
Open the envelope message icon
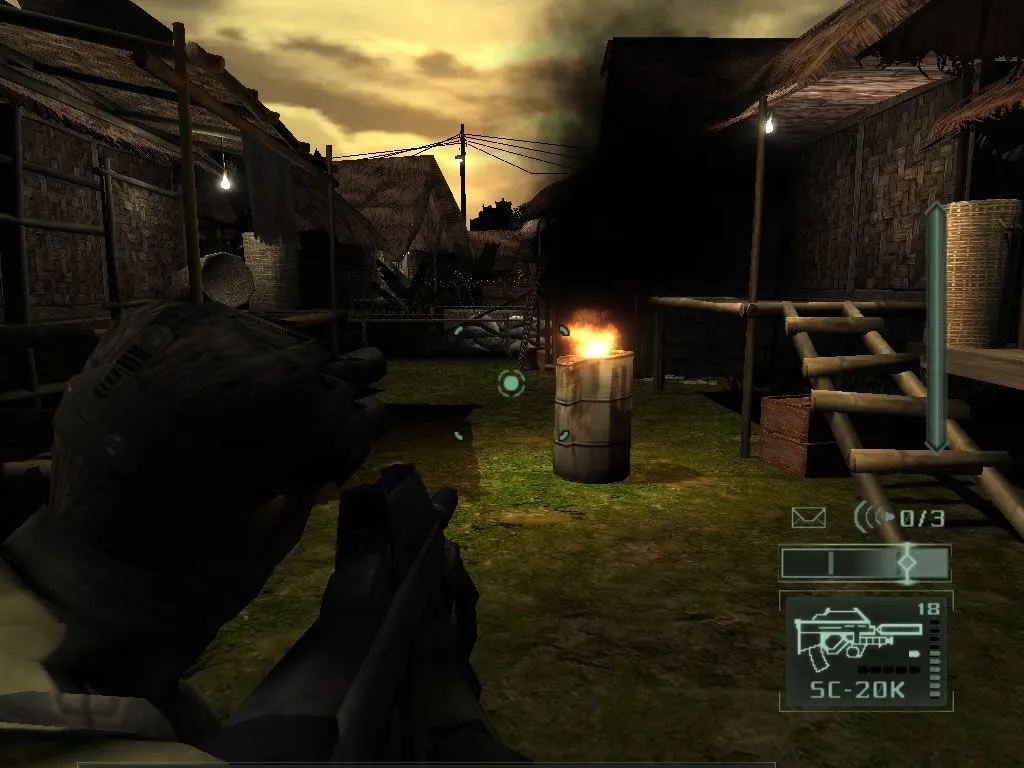coord(808,517)
